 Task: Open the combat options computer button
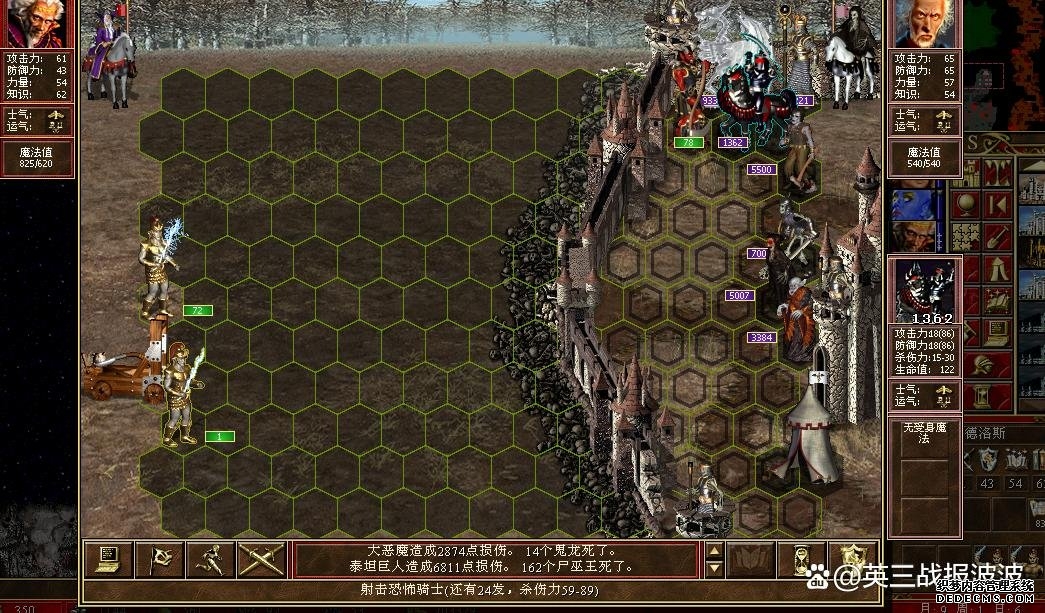coord(108,559)
